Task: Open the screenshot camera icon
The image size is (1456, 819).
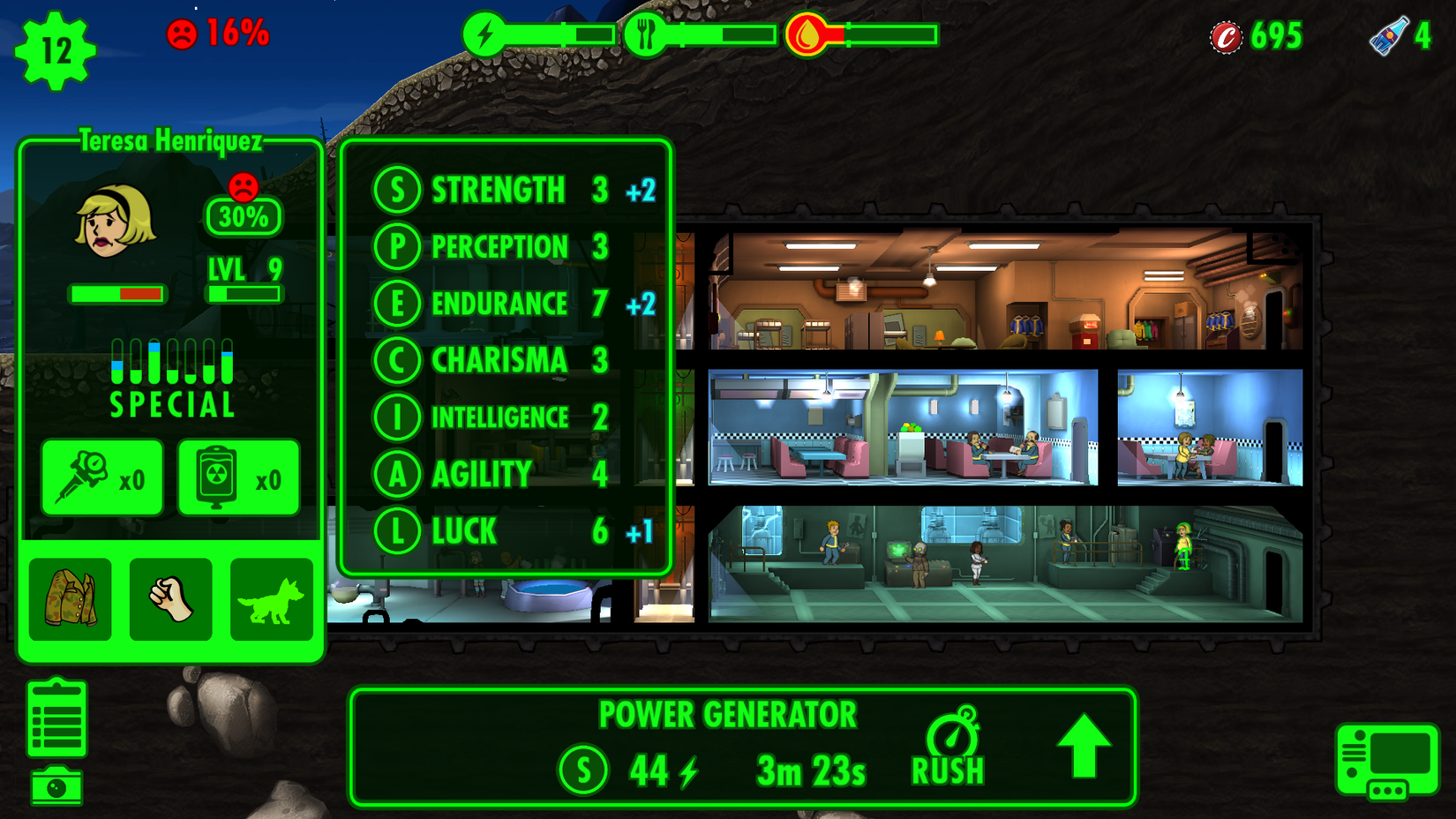Action: tap(56, 785)
